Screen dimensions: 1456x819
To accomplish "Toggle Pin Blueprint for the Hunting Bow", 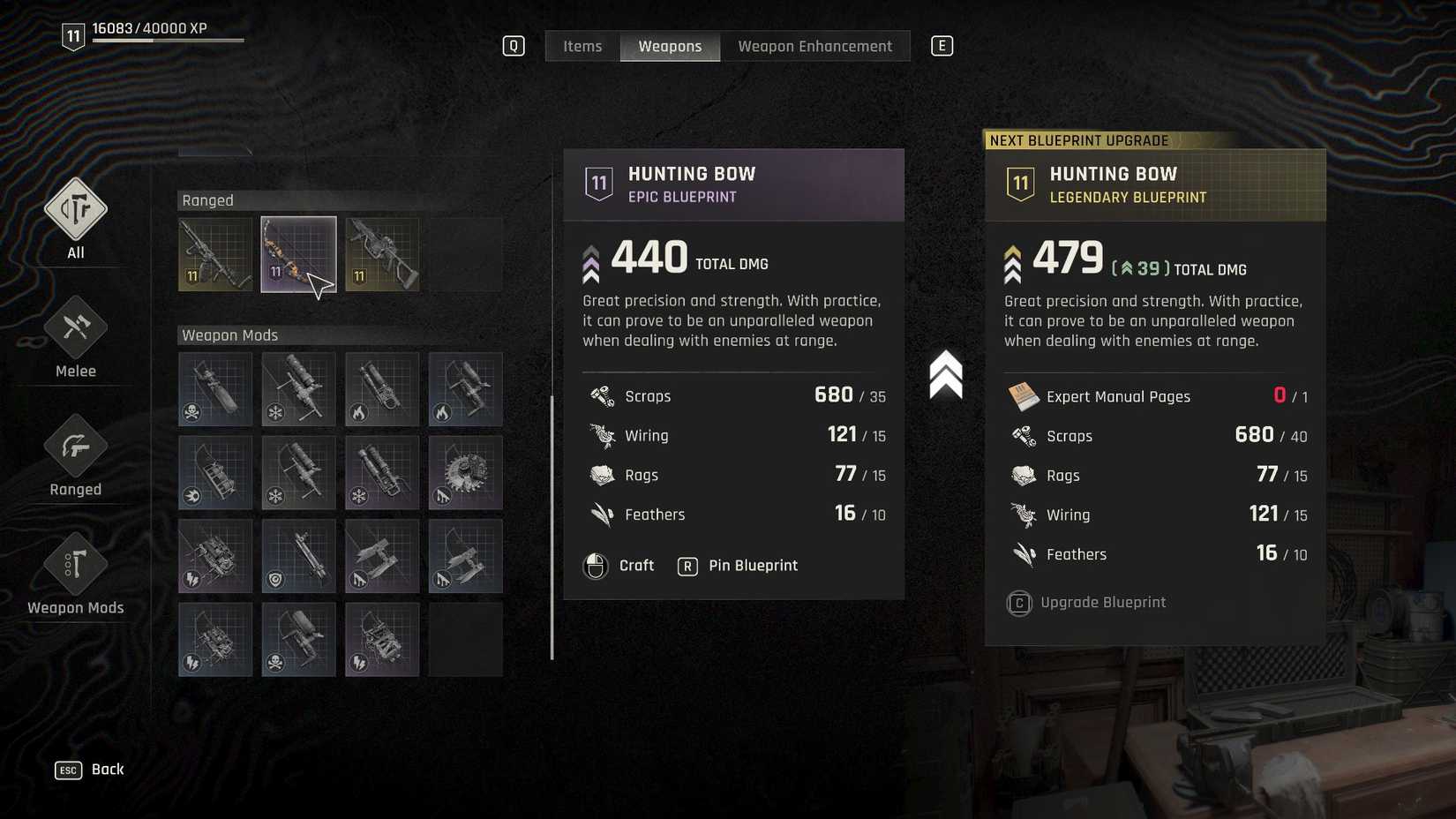I will point(752,566).
